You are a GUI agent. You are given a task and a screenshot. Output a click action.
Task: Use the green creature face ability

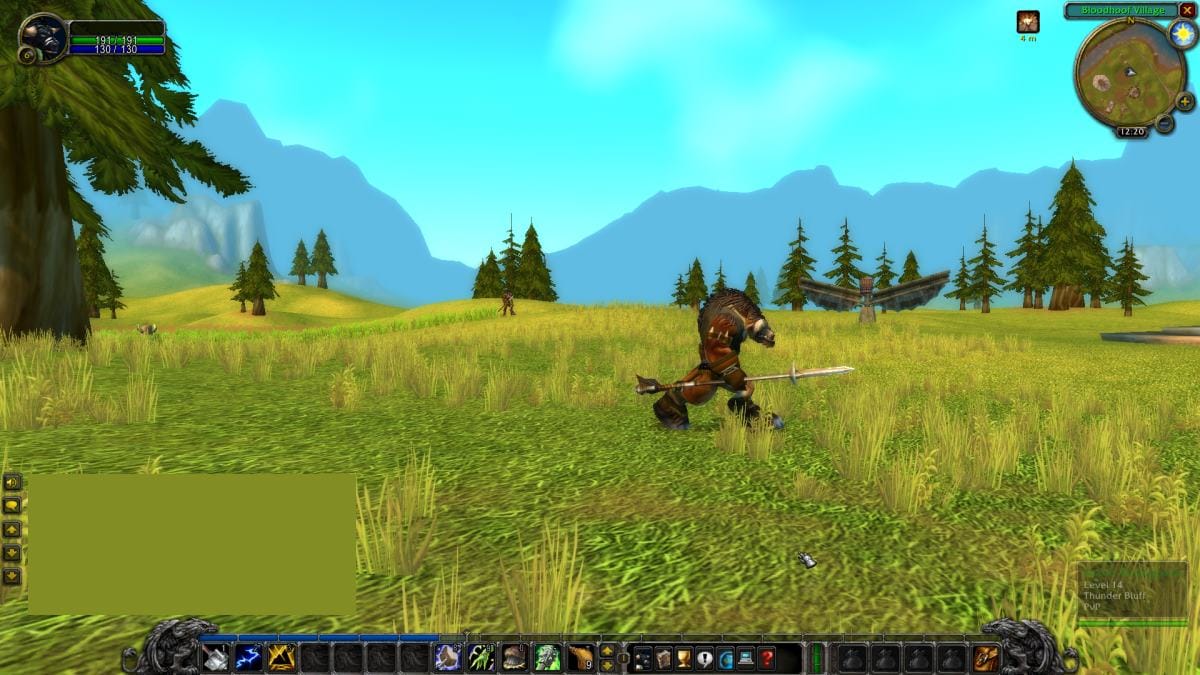click(546, 657)
